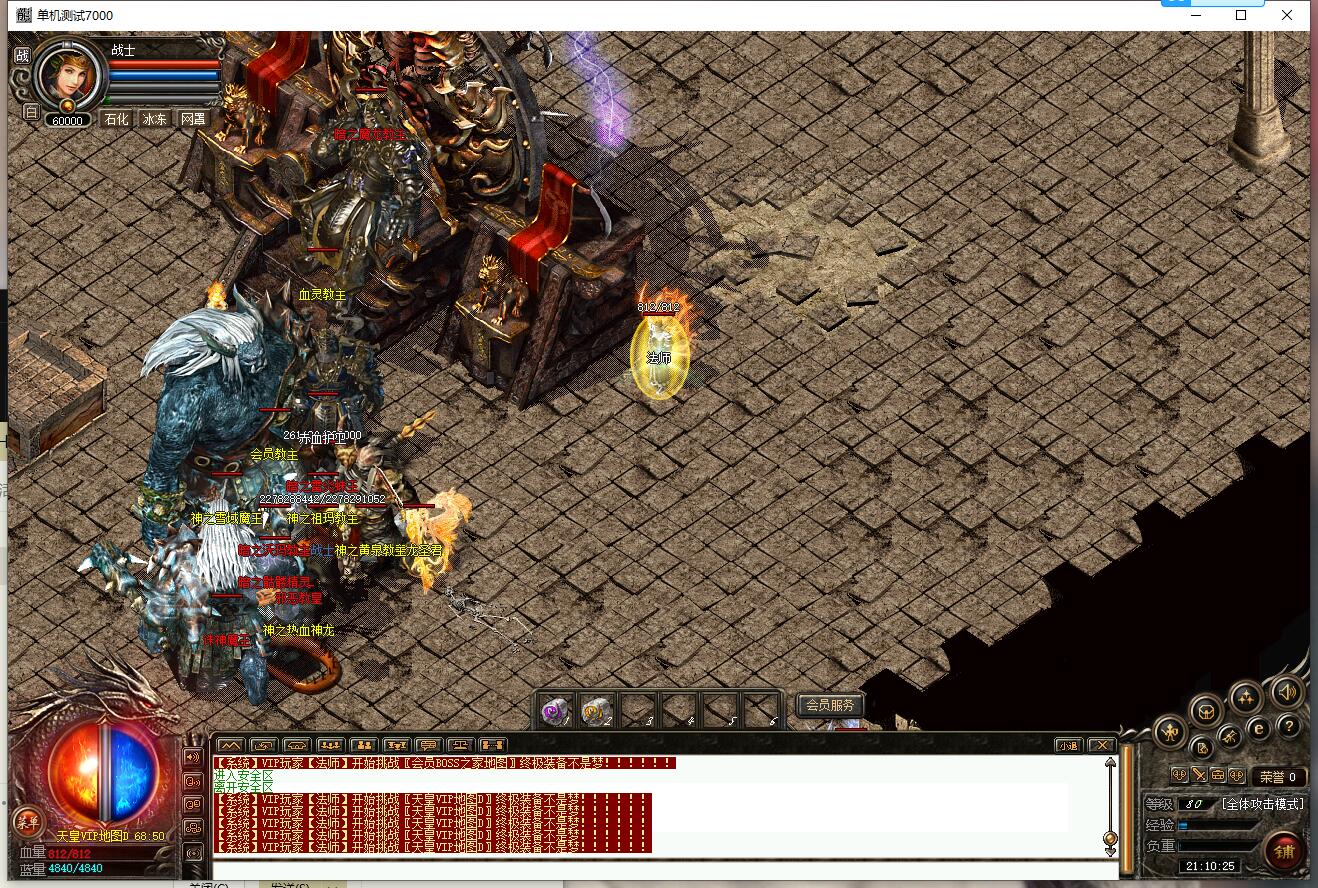The height and width of the screenshot is (888, 1318).
Task: Close the chat panel with the X button
Action: pyautogui.click(x=1101, y=745)
